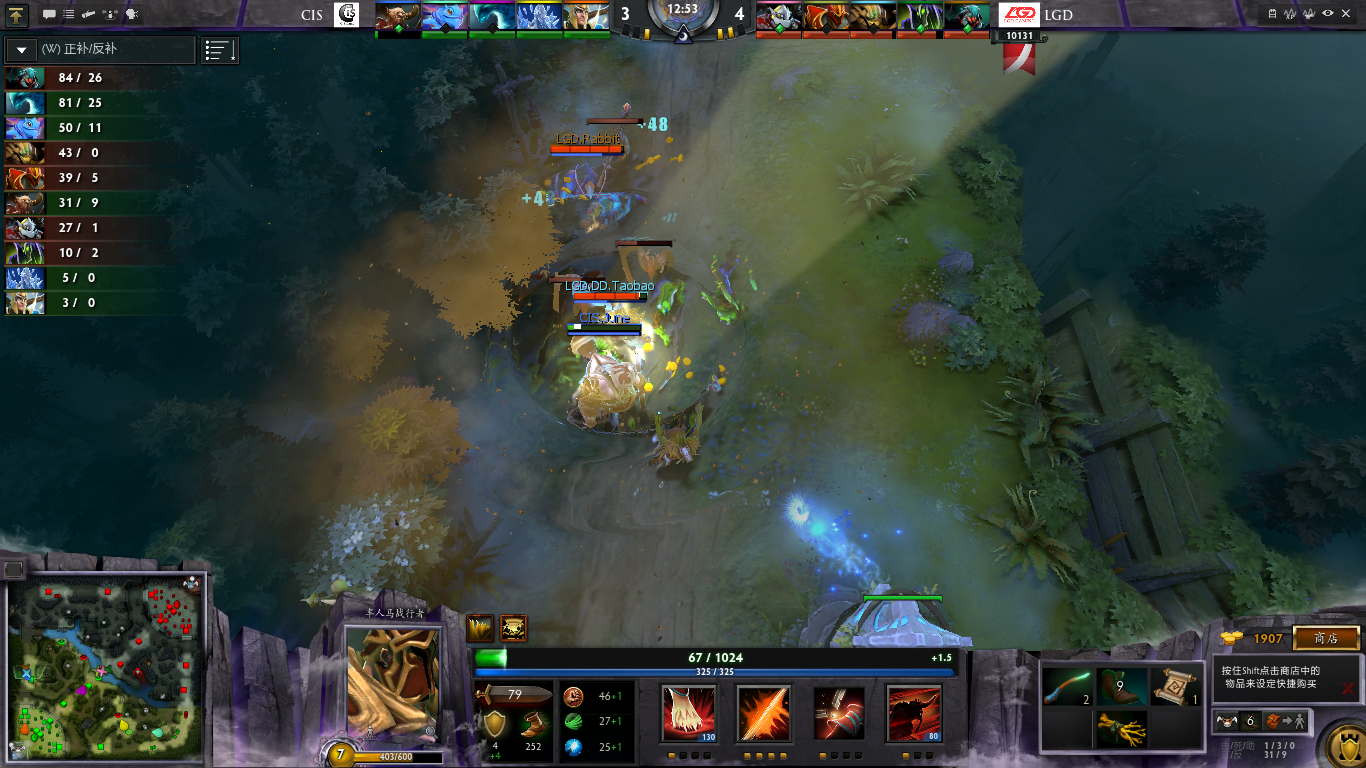This screenshot has width=1366, height=768.
Task: Click the boots item in inventory
Action: (1121, 687)
